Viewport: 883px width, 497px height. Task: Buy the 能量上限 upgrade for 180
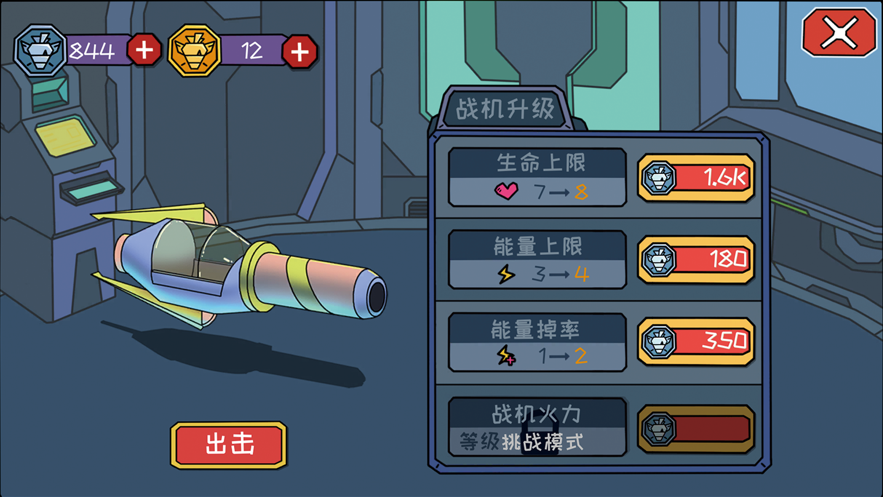coord(696,260)
